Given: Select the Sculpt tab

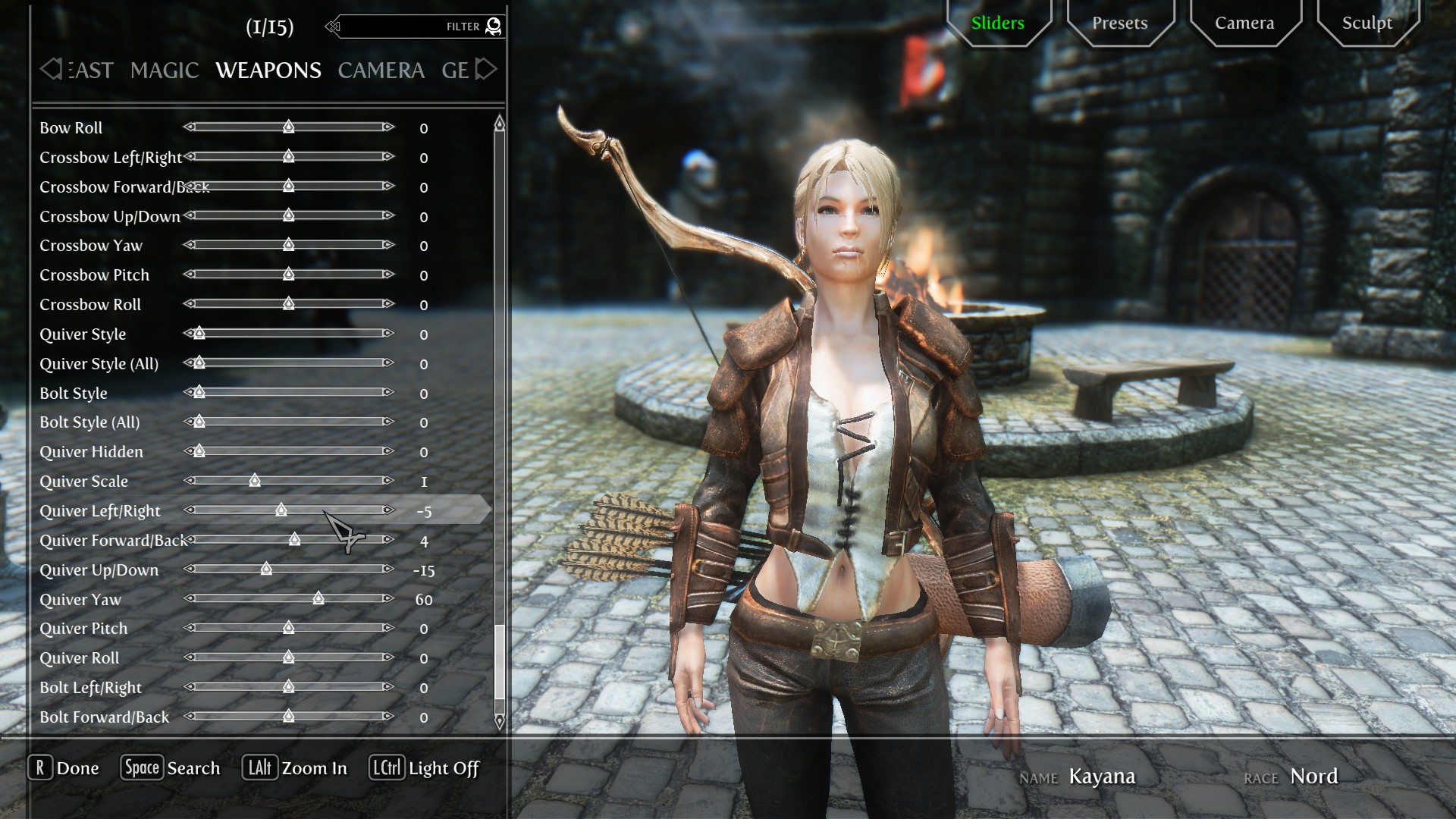Looking at the screenshot, I should (x=1367, y=23).
